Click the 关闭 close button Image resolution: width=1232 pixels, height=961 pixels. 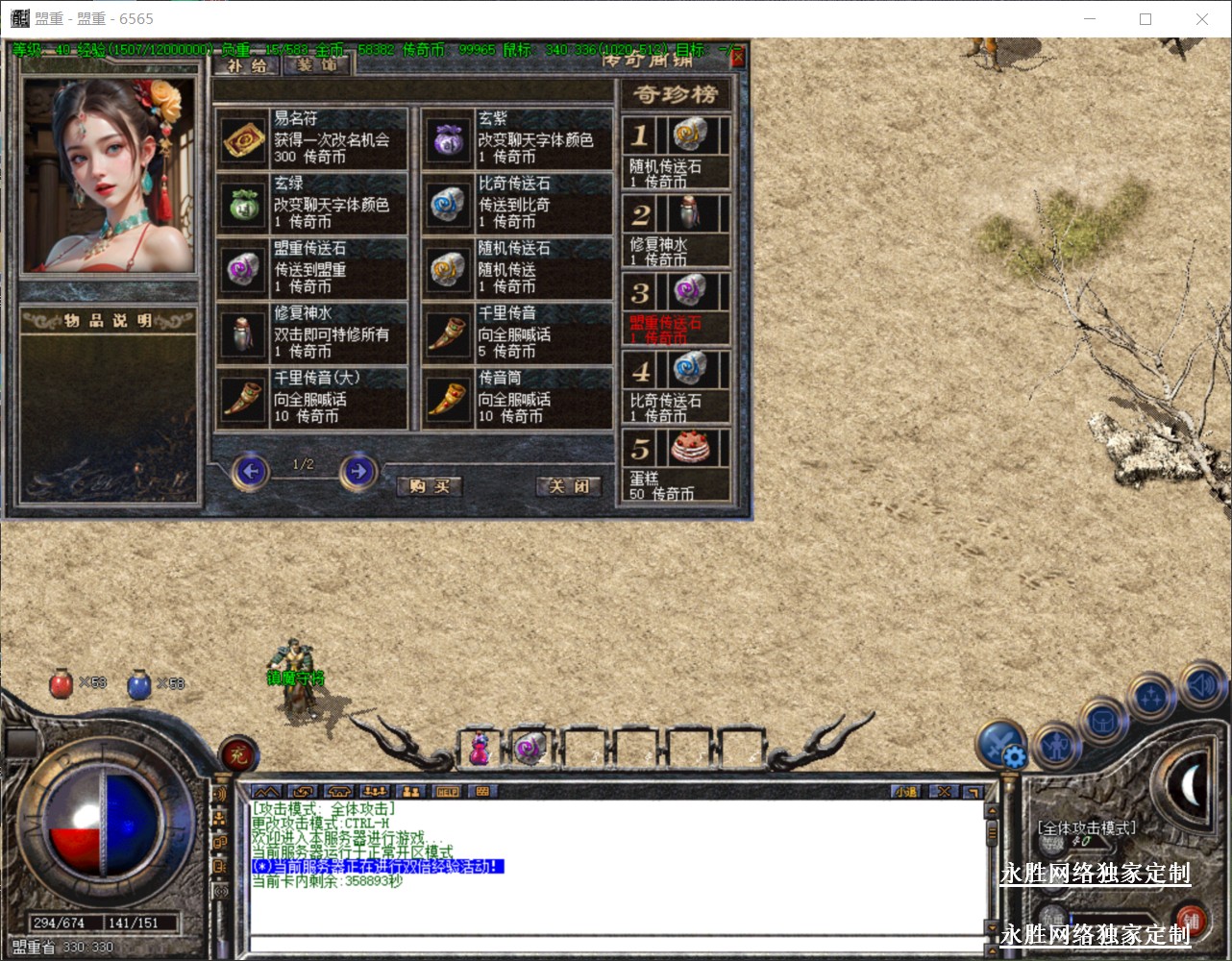[568, 486]
